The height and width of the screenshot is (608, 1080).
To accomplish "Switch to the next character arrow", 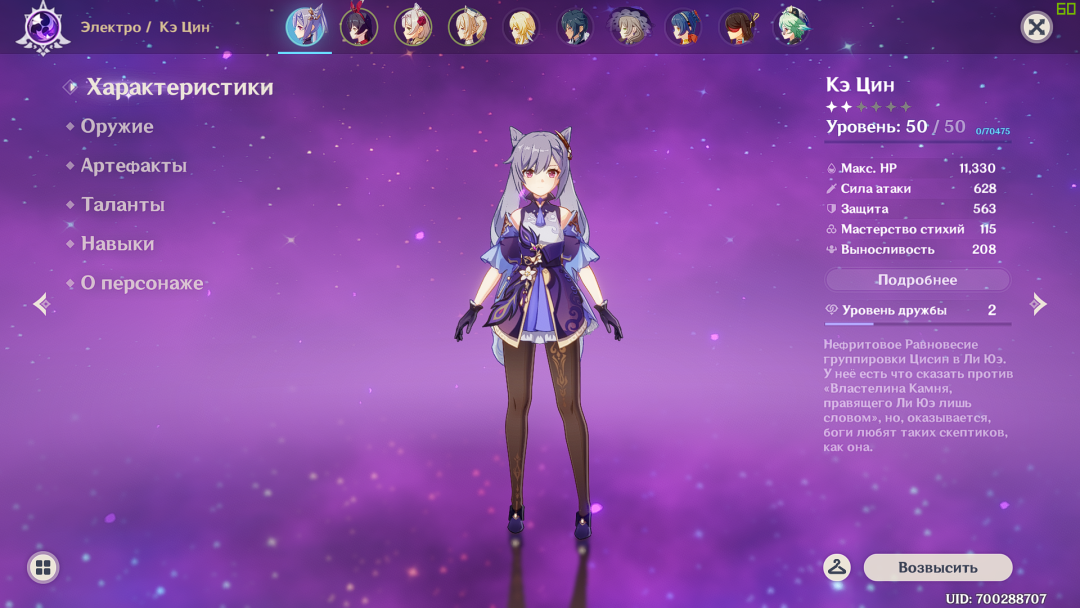I will coord(1039,304).
